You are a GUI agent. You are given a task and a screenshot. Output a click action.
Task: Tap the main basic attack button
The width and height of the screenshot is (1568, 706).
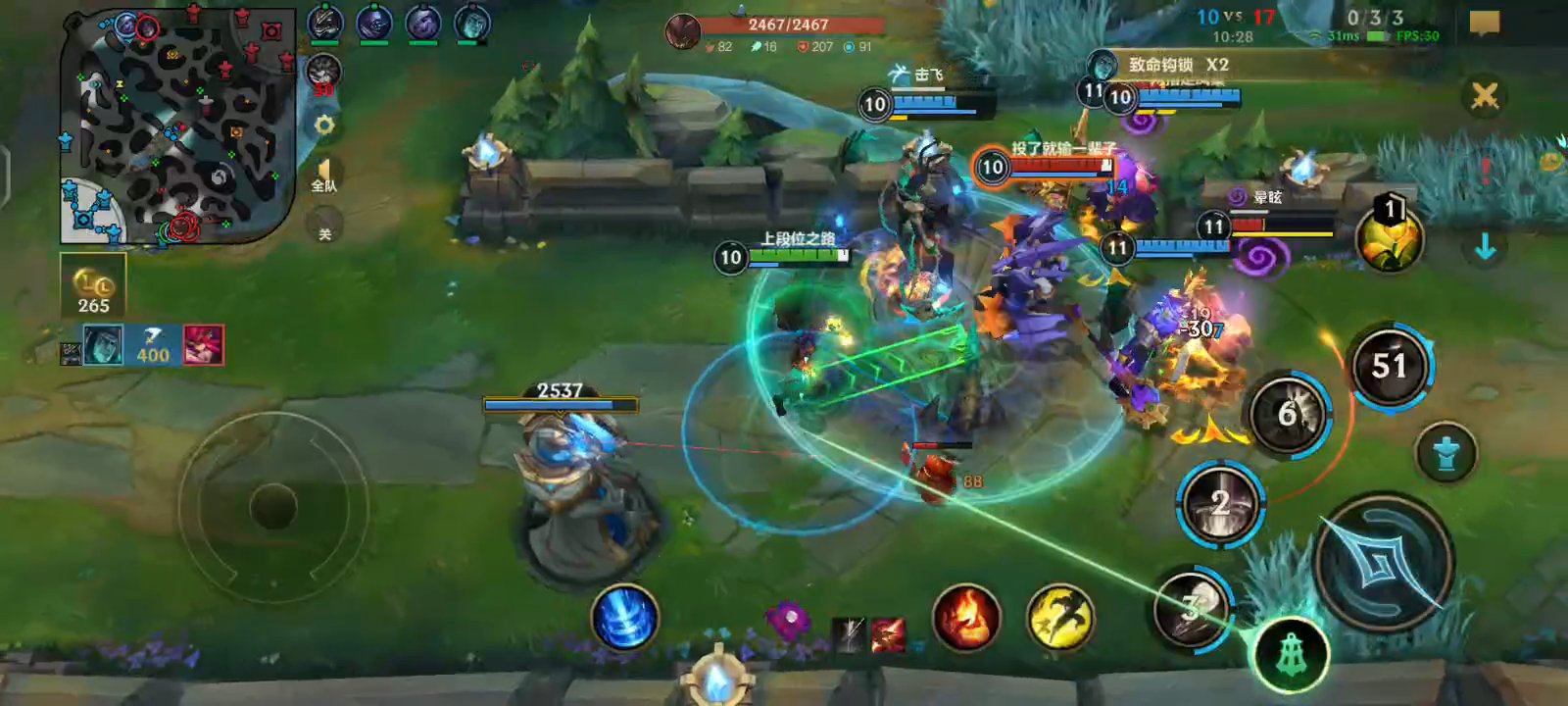coord(1382,563)
